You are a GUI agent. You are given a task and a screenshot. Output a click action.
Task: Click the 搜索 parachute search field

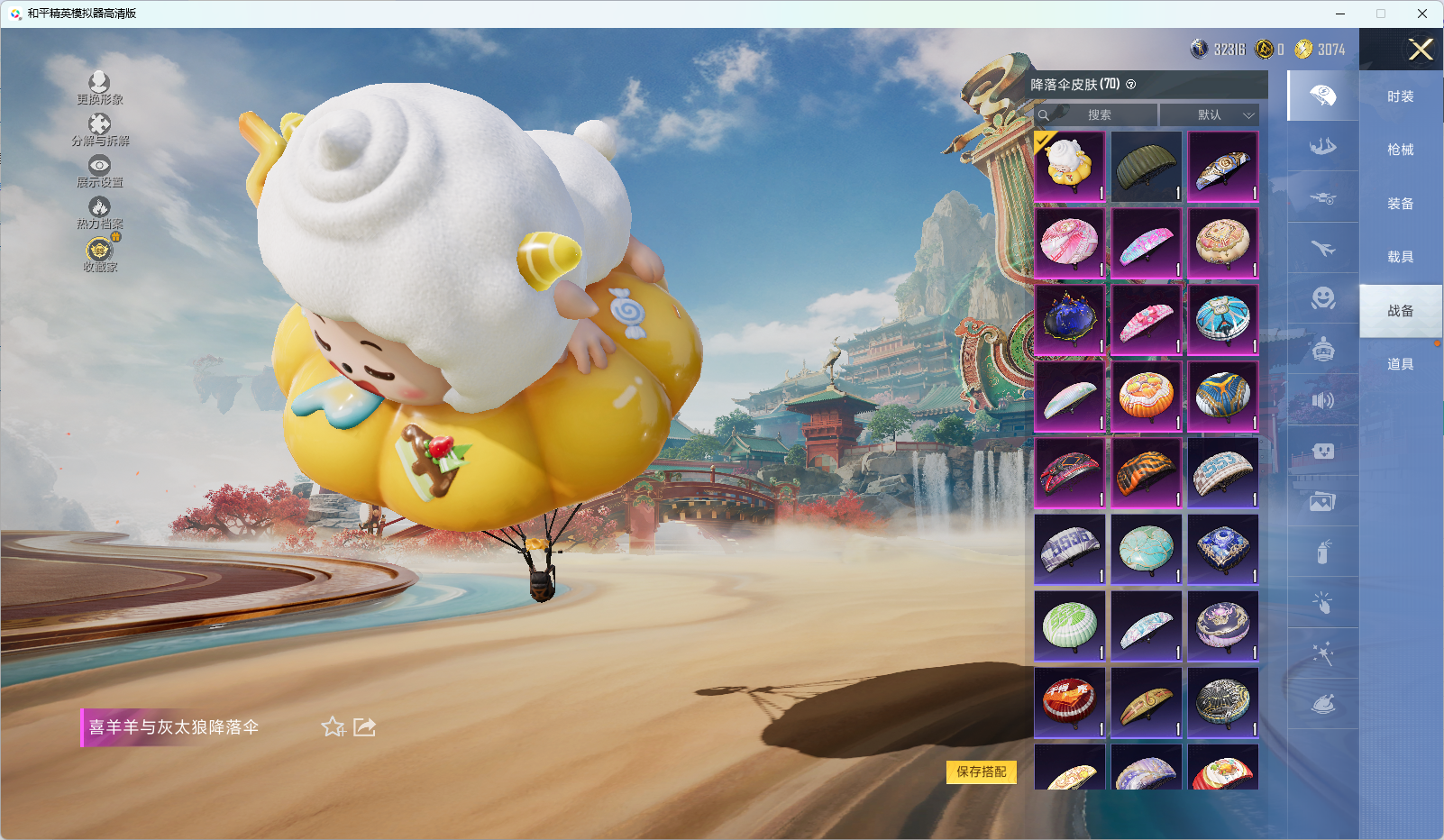point(1098,115)
